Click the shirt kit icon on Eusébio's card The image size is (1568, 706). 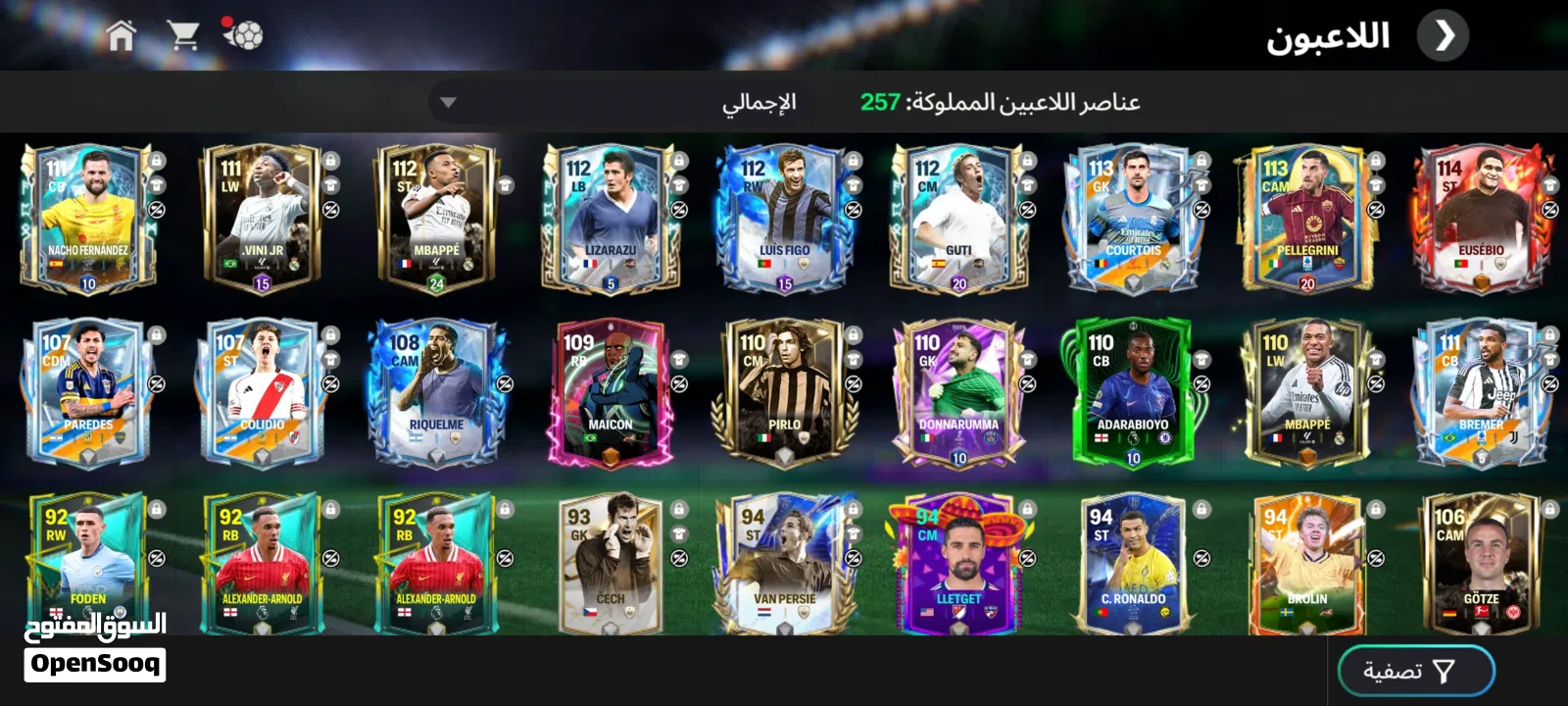coord(1549,186)
